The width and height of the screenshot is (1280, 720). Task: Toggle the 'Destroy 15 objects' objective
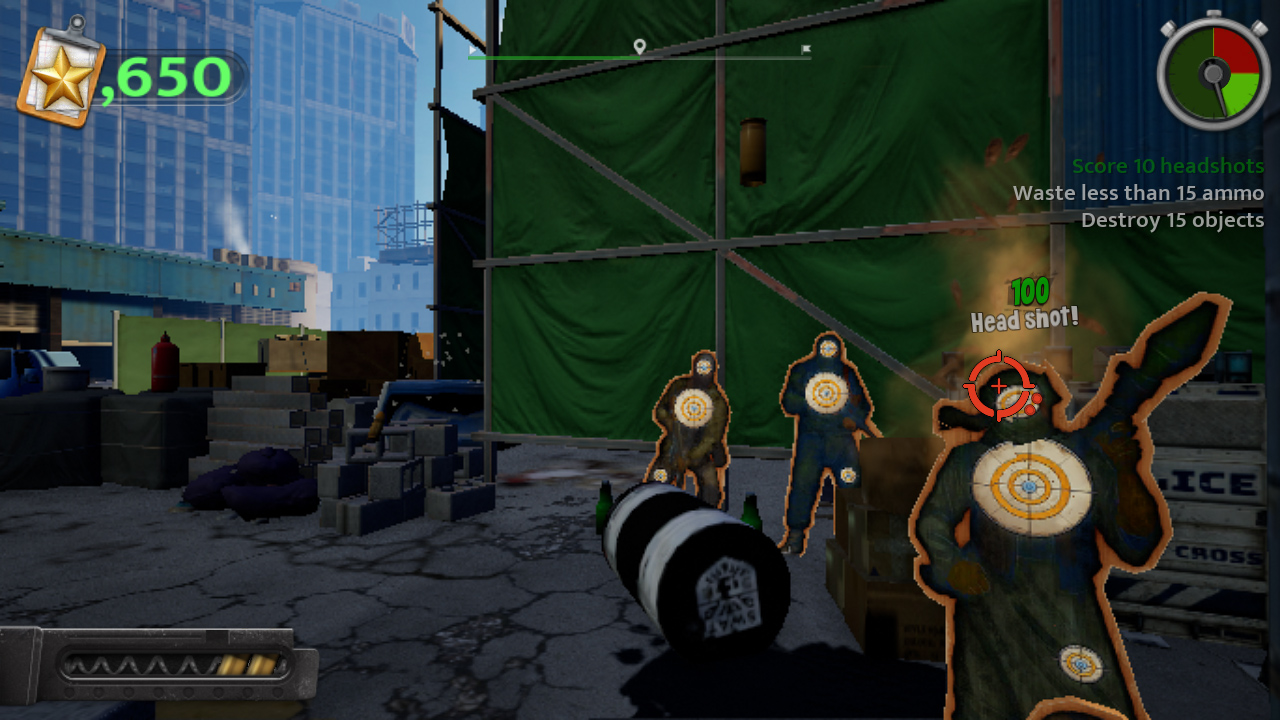point(1173,220)
